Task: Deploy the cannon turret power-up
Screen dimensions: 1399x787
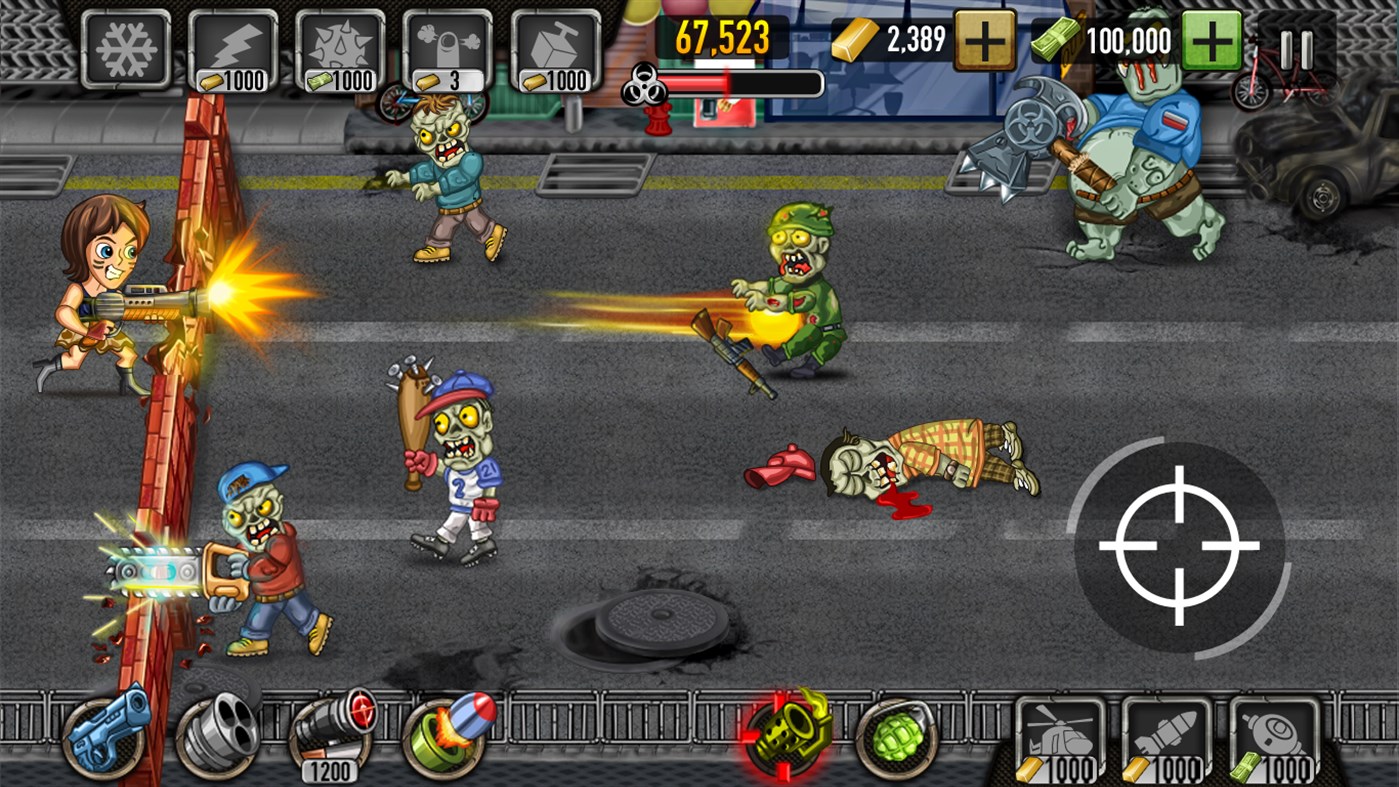Action: [447, 47]
